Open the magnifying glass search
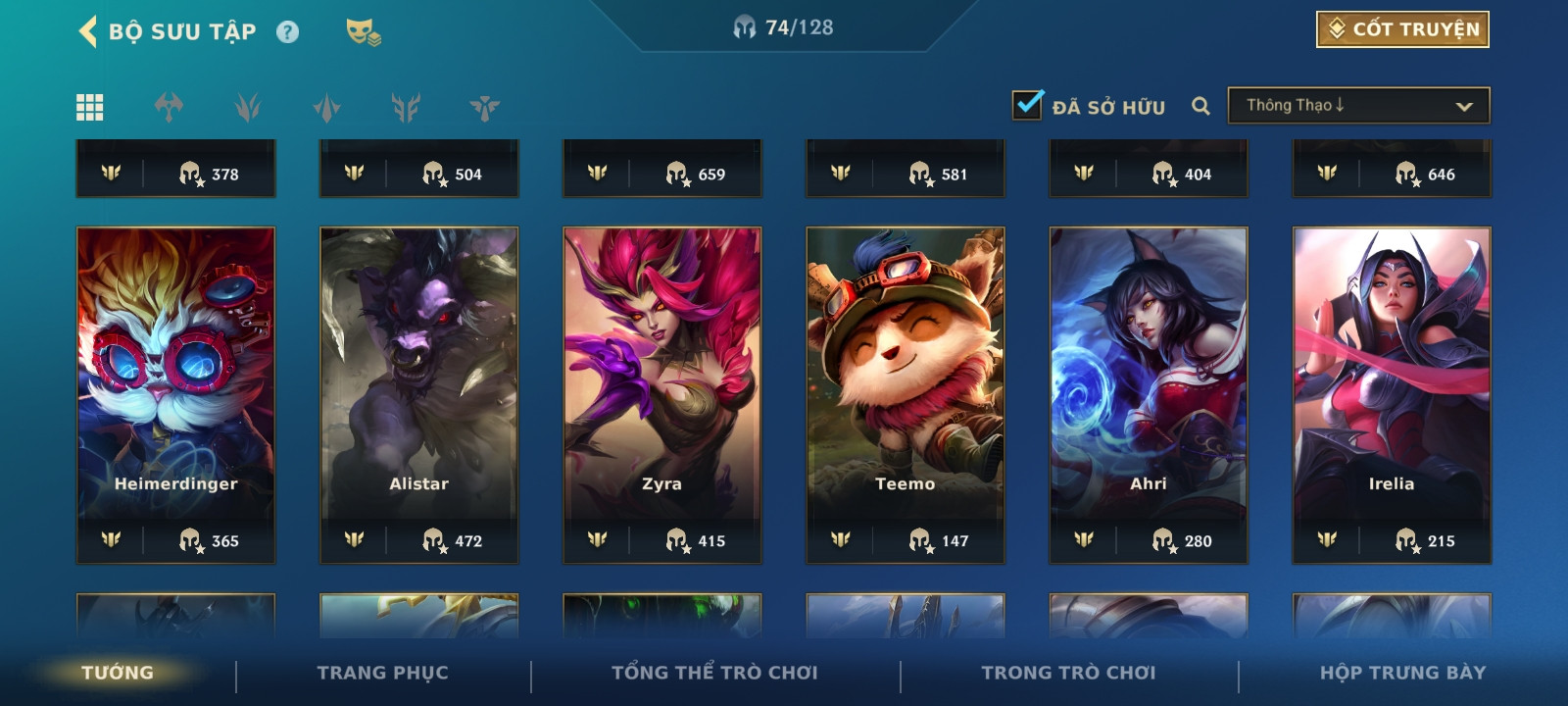1568x706 pixels. click(x=1200, y=106)
